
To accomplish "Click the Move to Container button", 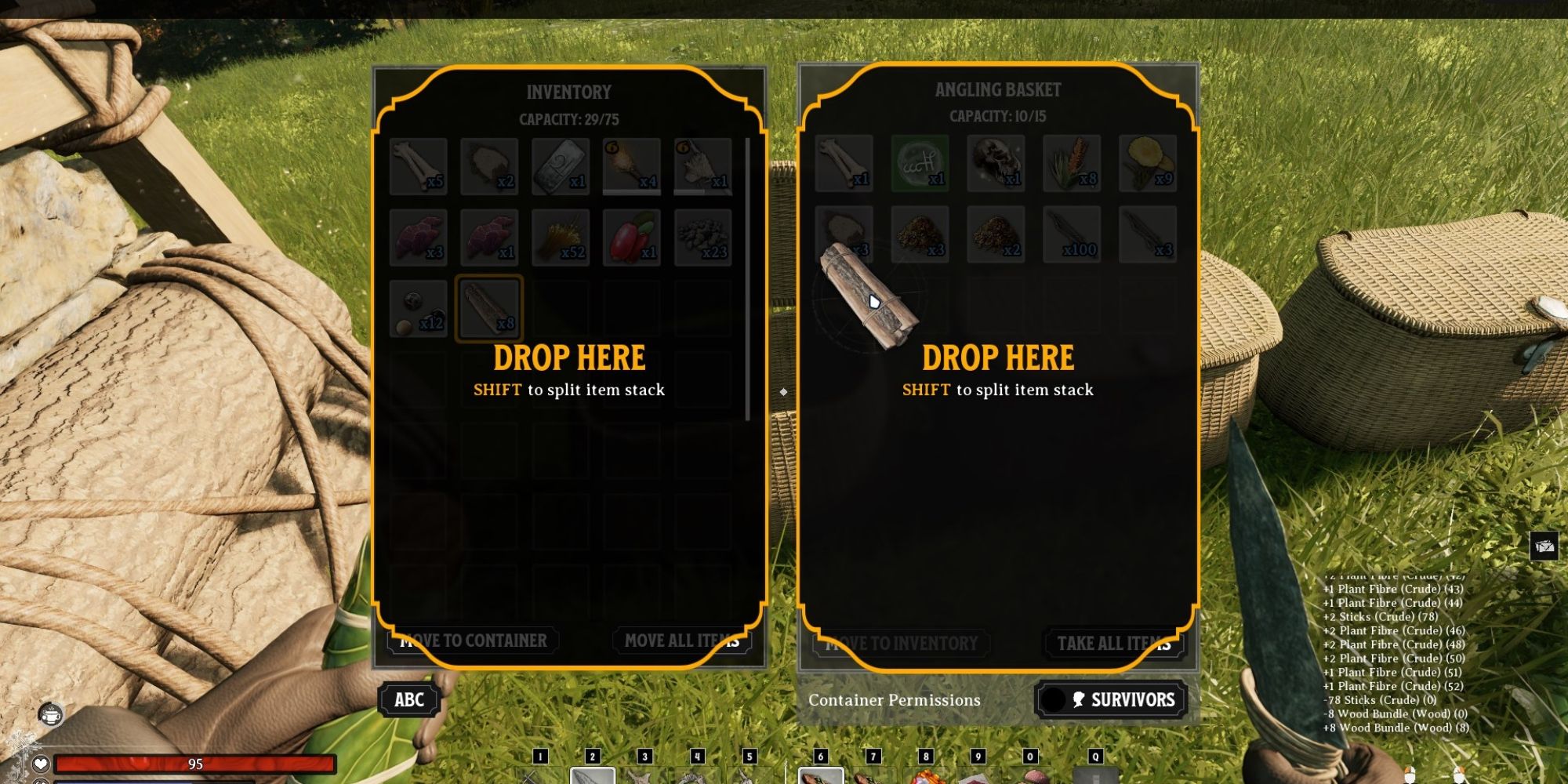I will pyautogui.click(x=473, y=641).
